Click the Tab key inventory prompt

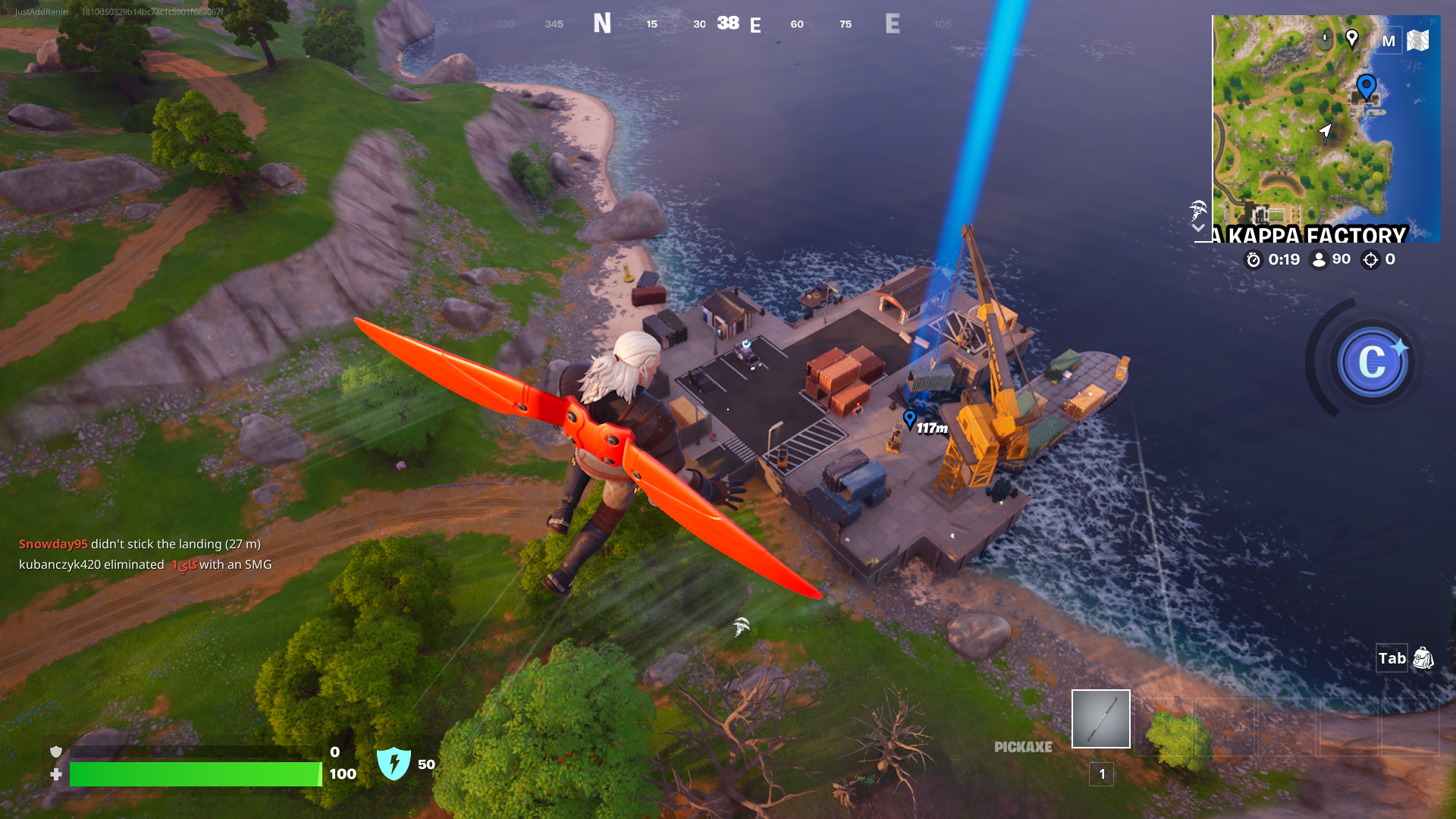coord(1392,659)
